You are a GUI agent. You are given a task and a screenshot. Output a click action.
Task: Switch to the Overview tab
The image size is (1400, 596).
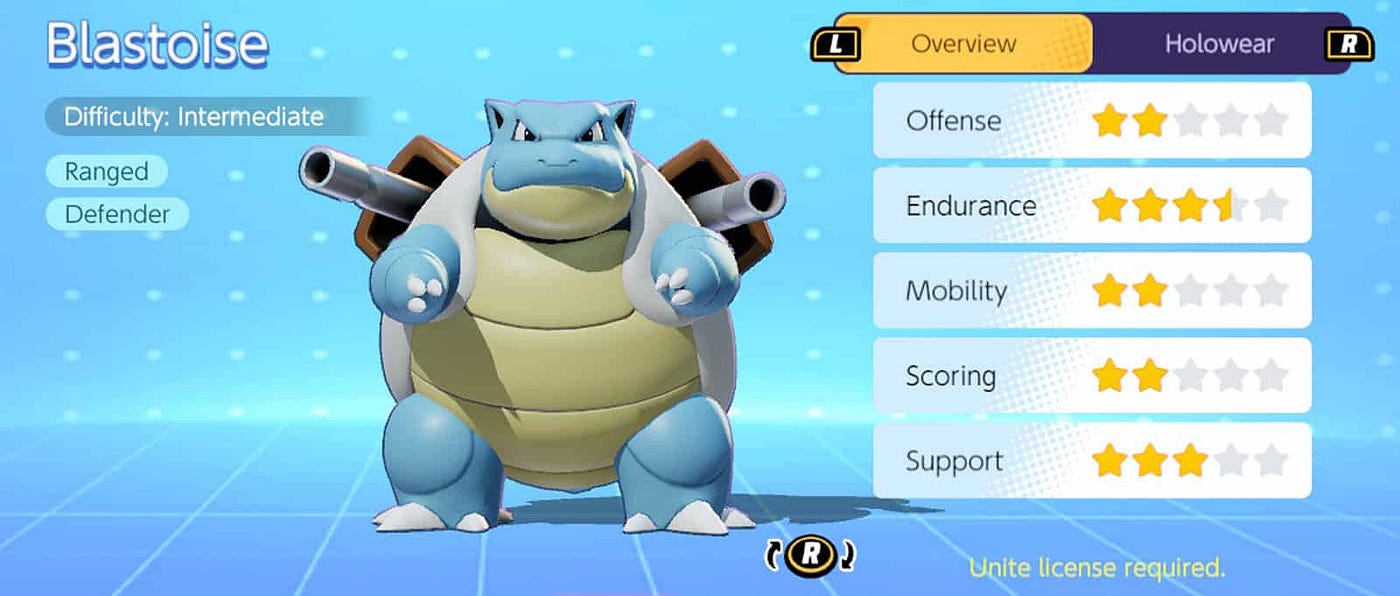[x=963, y=44]
